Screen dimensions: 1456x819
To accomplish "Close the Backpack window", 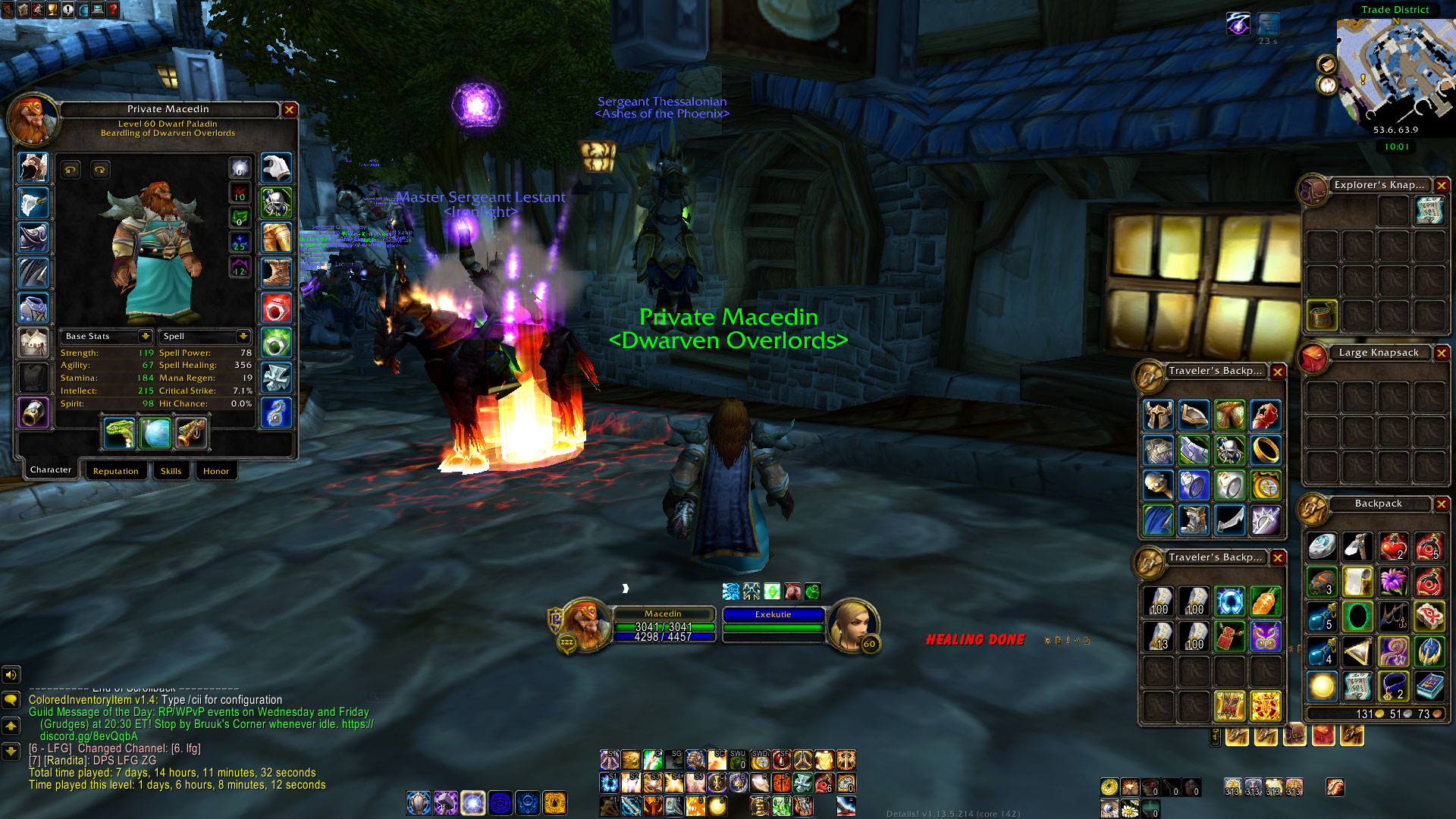I will [1442, 504].
